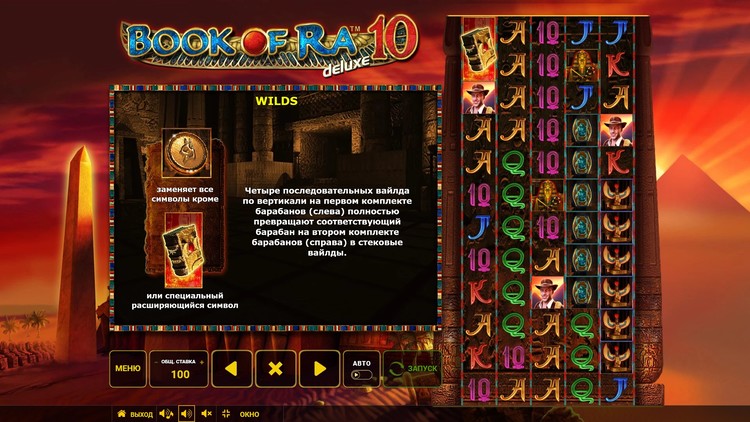Increase total bet with the plus sign
Viewport: 750px width, 422px height.
click(202, 360)
